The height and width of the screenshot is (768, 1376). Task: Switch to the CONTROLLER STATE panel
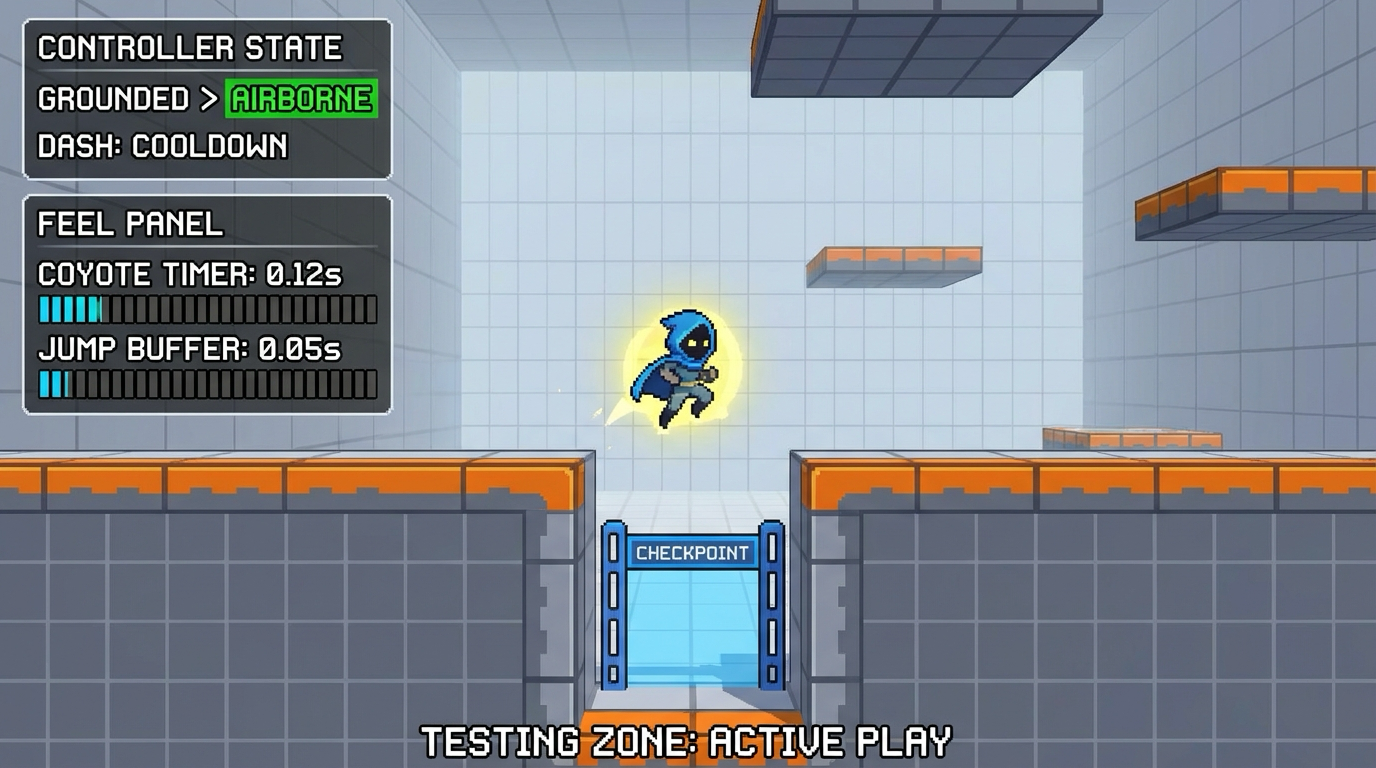point(188,46)
